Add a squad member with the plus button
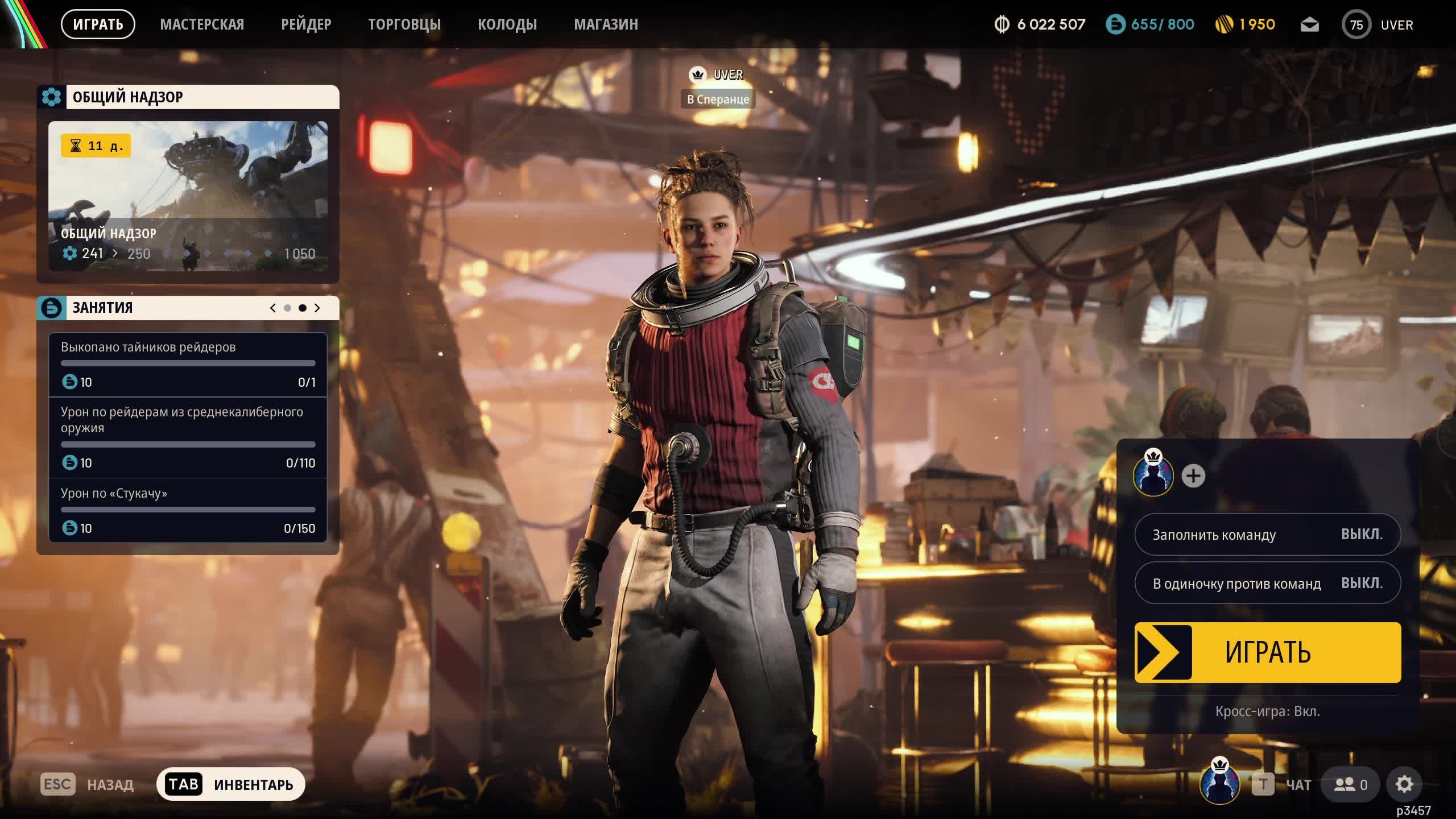Screen dimensions: 1456x819 click(x=1193, y=476)
